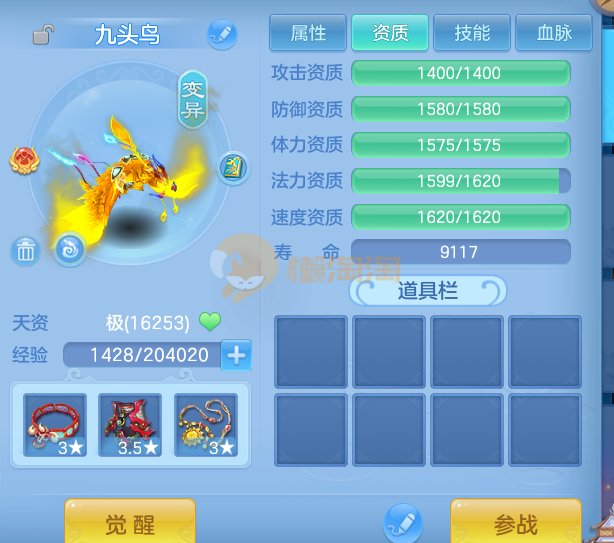614x543 pixels.
Task: Switch to the 属性 tab
Action: tap(308, 34)
